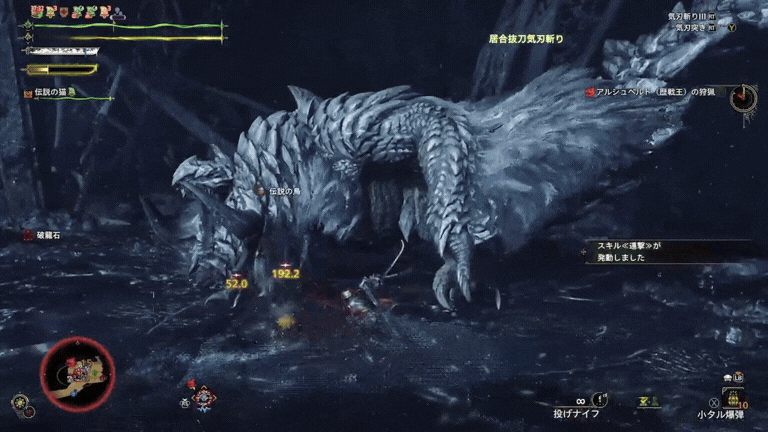Click the quest timer clock icon

(x=742, y=98)
